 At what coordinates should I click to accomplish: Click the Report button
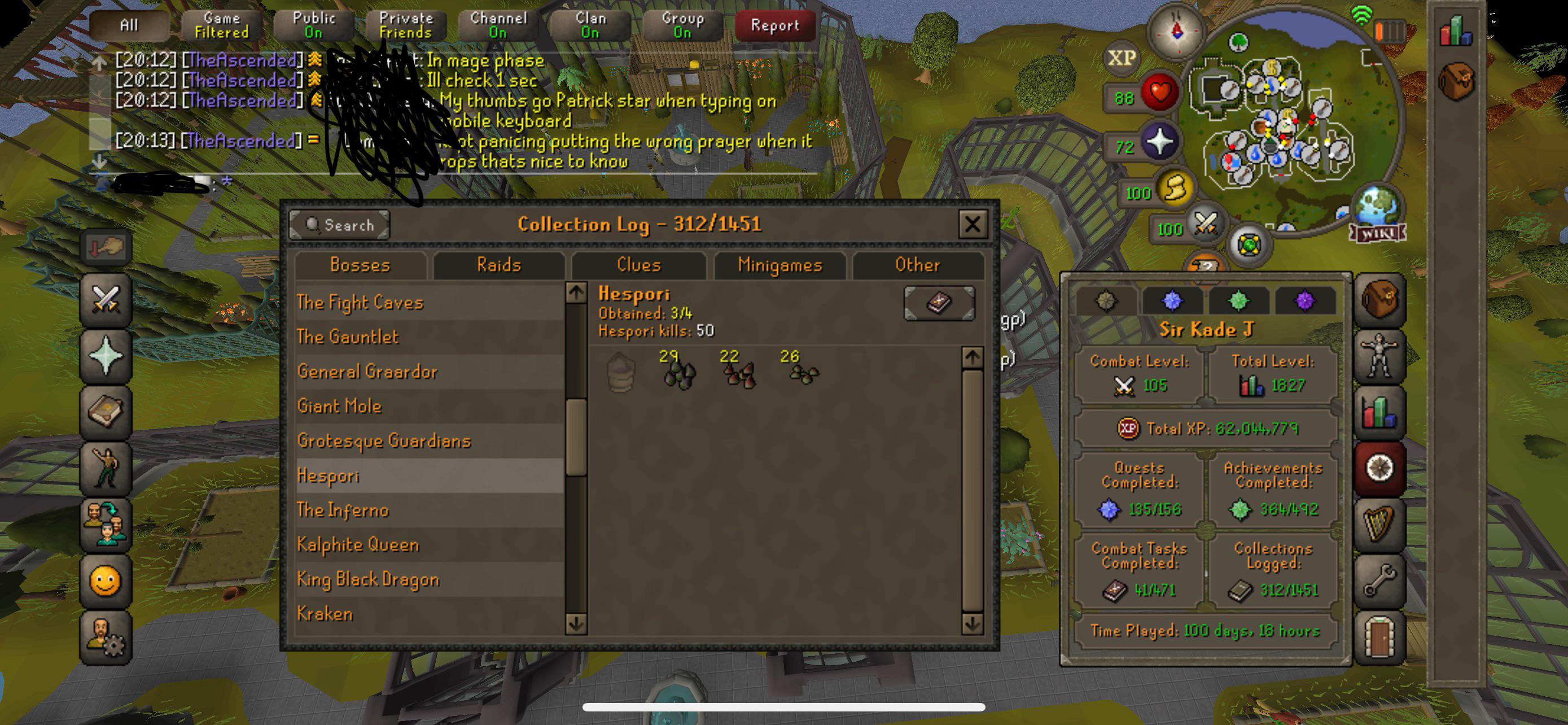click(774, 25)
